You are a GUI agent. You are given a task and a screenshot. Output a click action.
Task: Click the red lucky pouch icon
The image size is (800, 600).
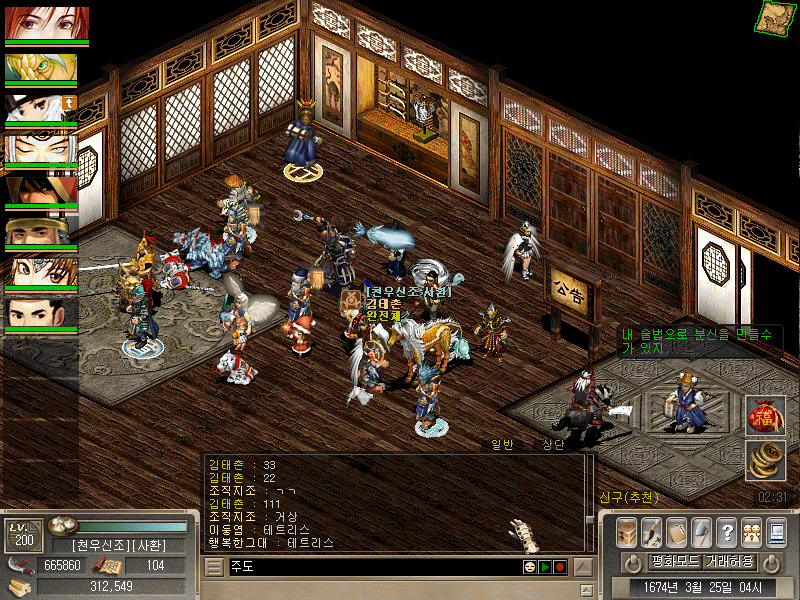[x=765, y=416]
